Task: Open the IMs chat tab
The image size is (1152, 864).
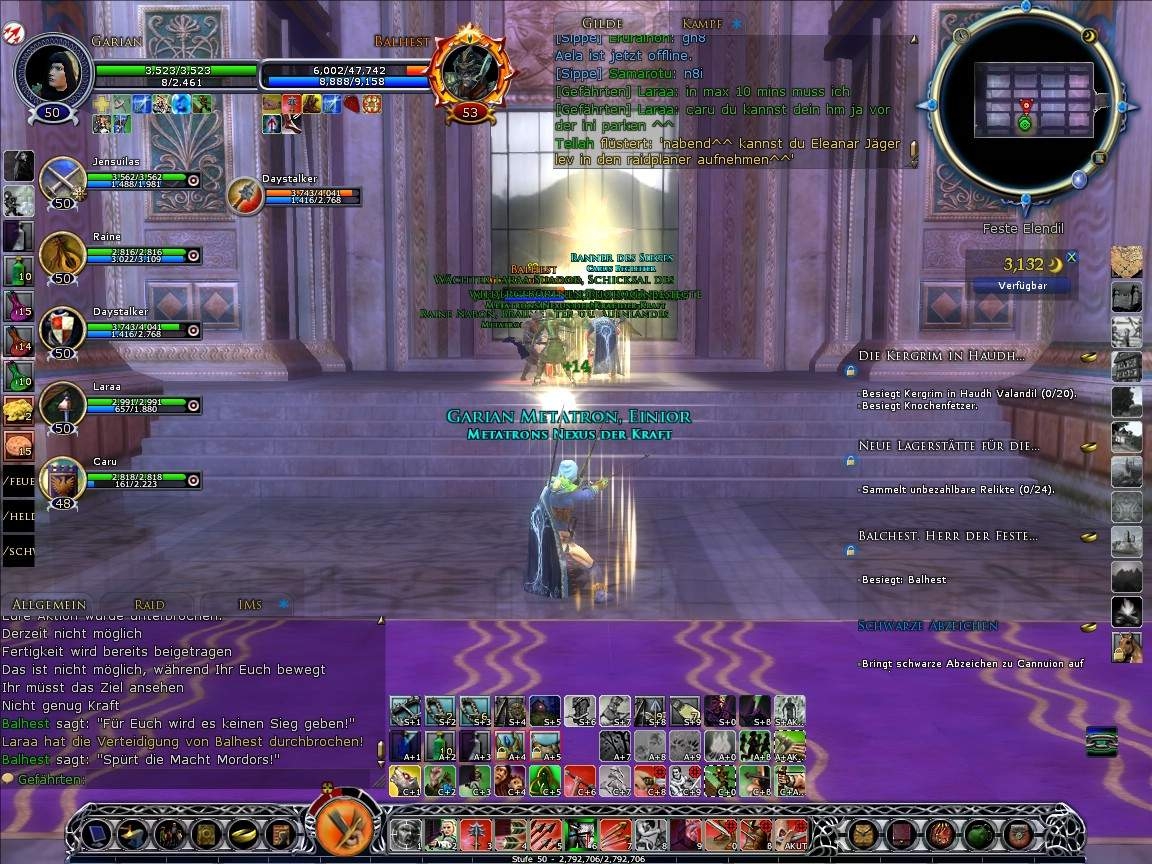Action: click(250, 604)
